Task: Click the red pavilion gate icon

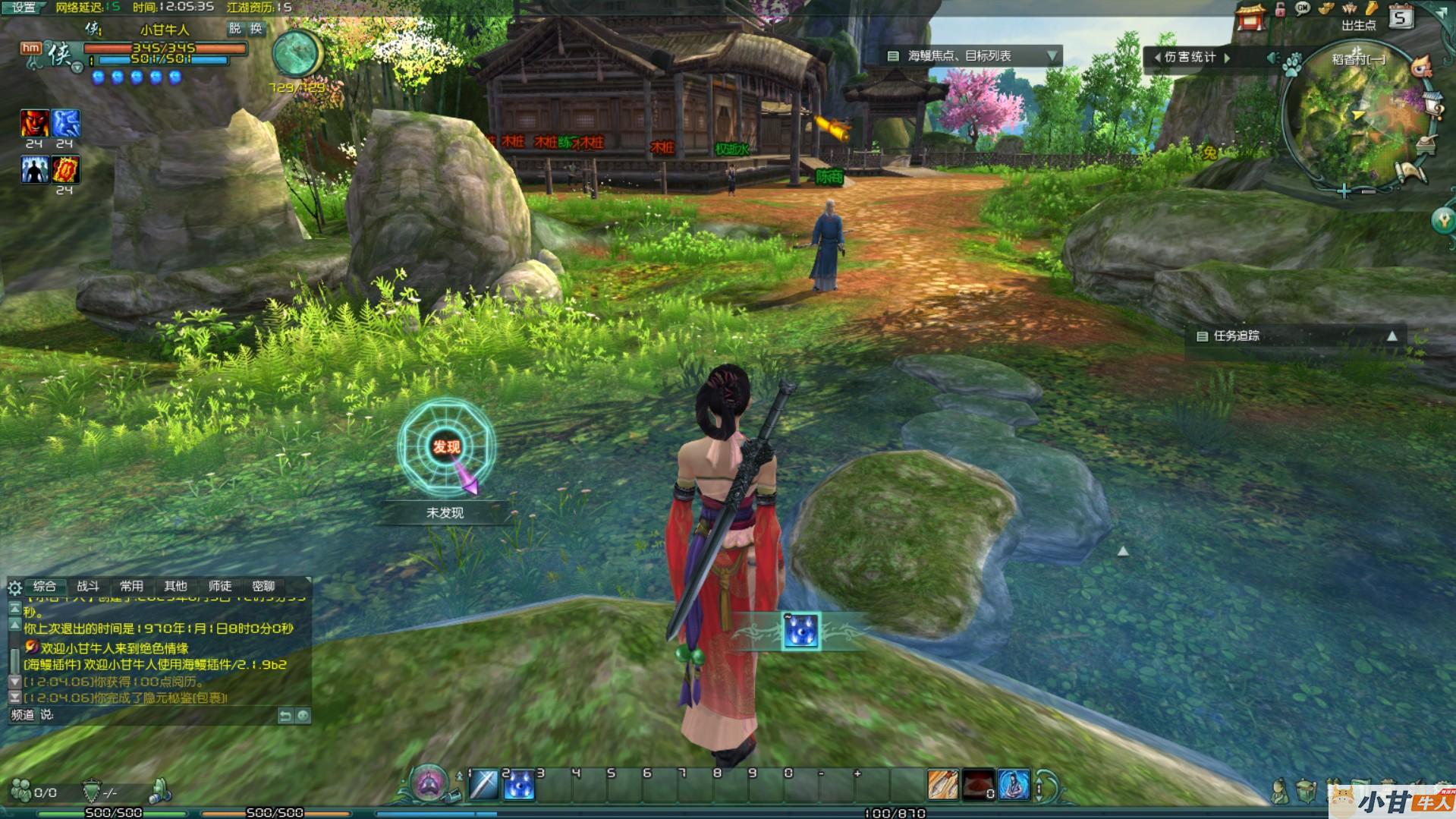Action: pos(1250,17)
